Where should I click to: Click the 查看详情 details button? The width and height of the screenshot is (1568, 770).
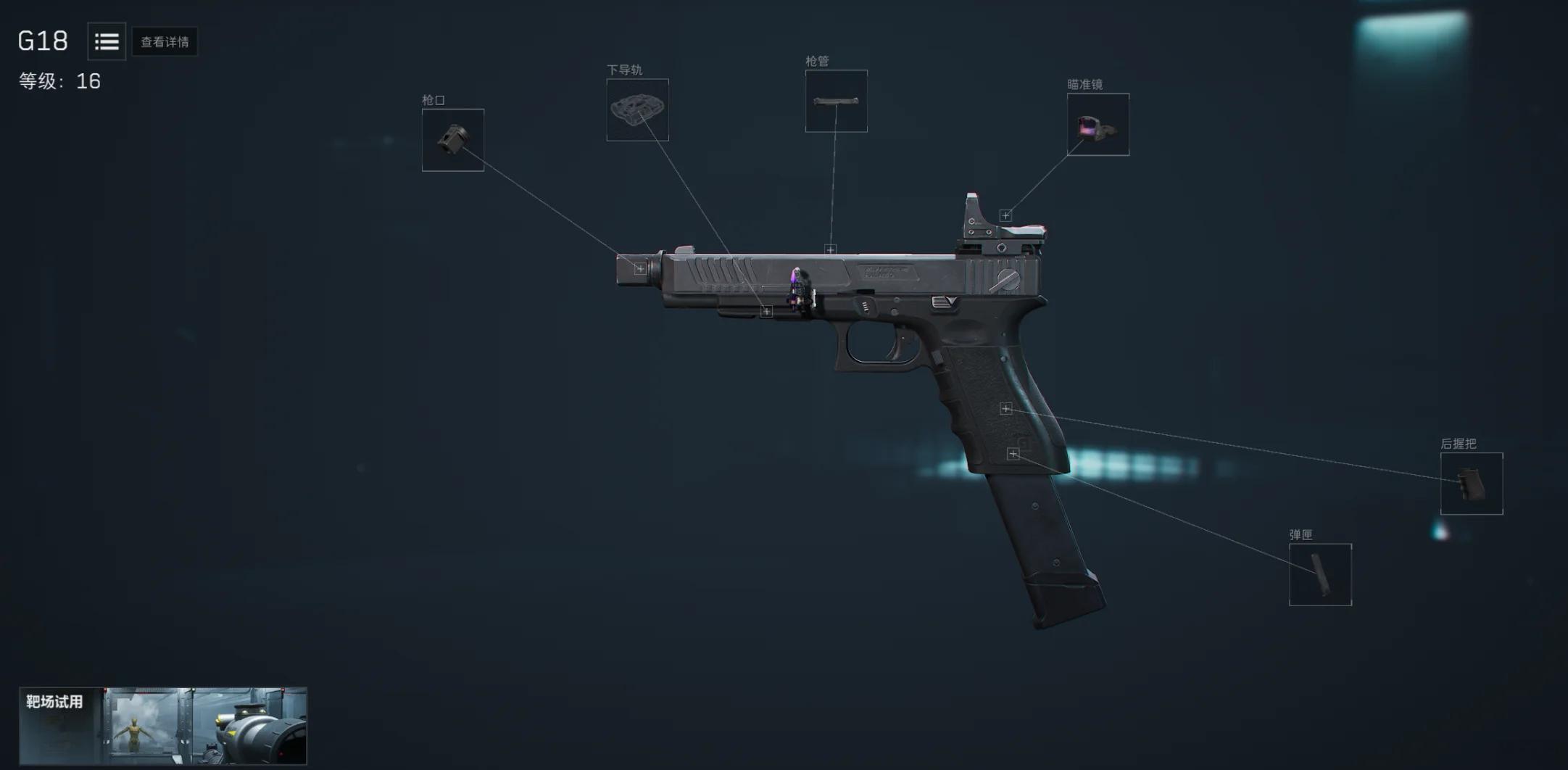165,42
